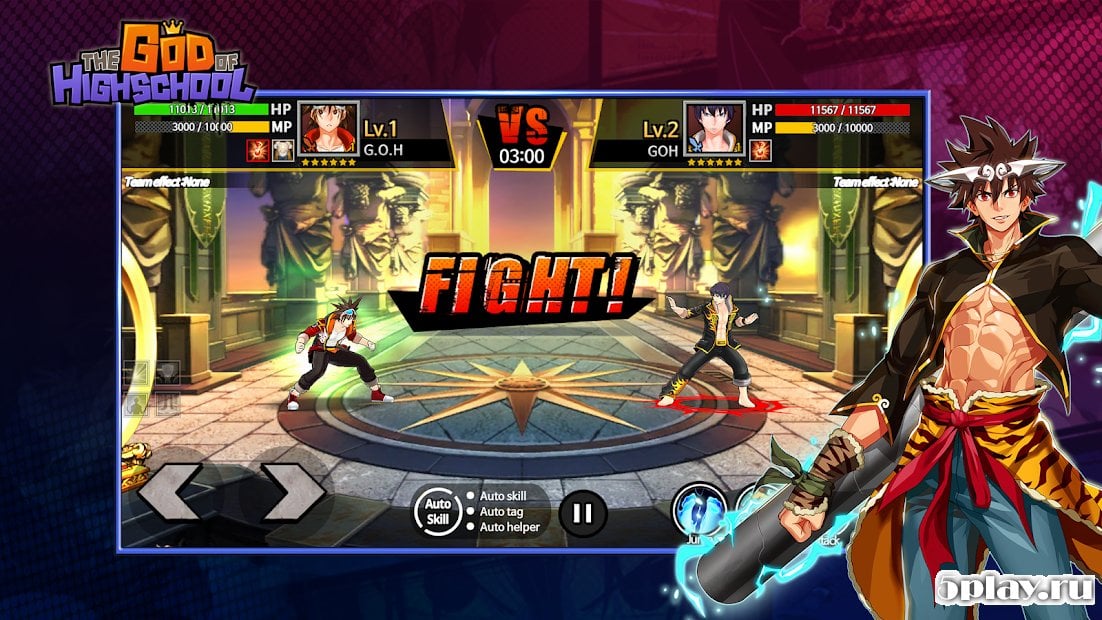Viewport: 1102px width, 620px height.
Task: Select G.O.H's Lv.1 fighter portrait
Action: pyautogui.click(x=328, y=128)
